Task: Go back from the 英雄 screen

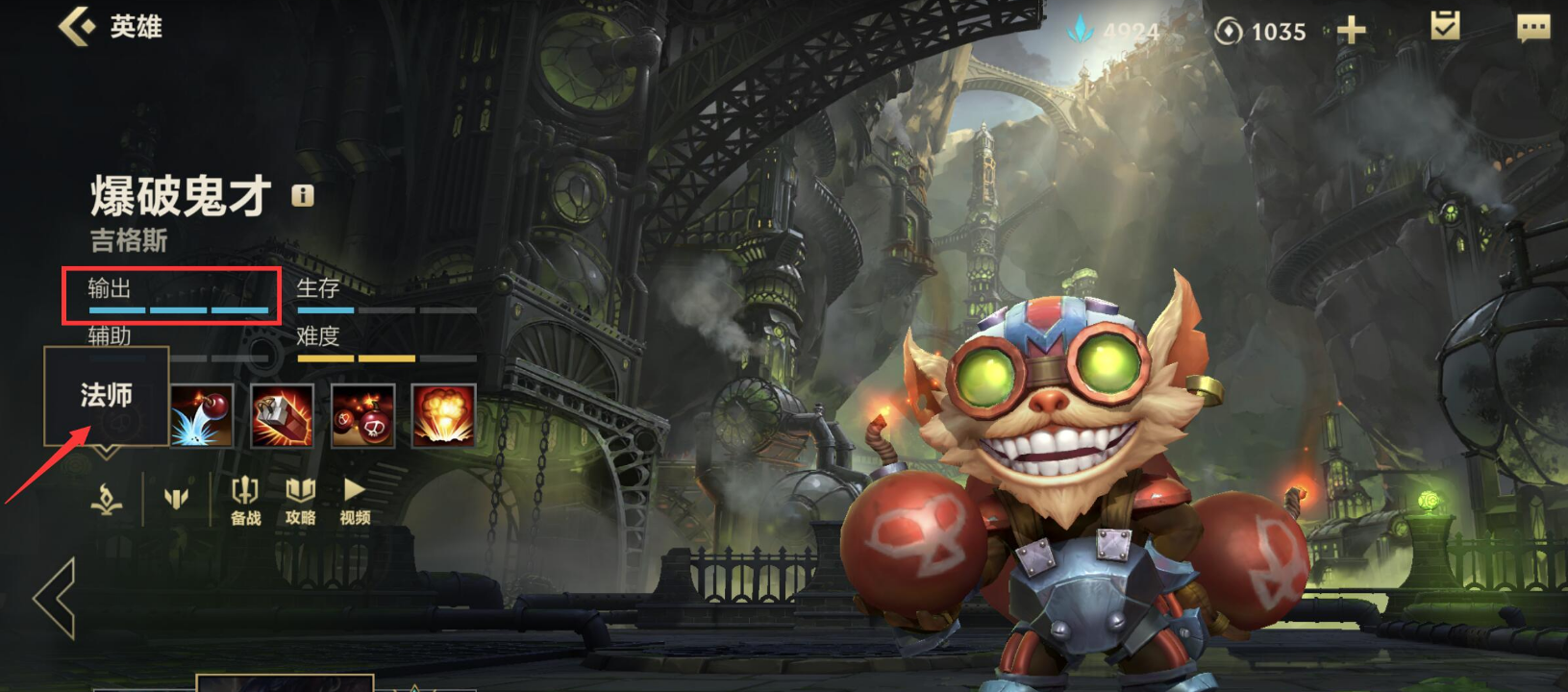Action: (77, 26)
